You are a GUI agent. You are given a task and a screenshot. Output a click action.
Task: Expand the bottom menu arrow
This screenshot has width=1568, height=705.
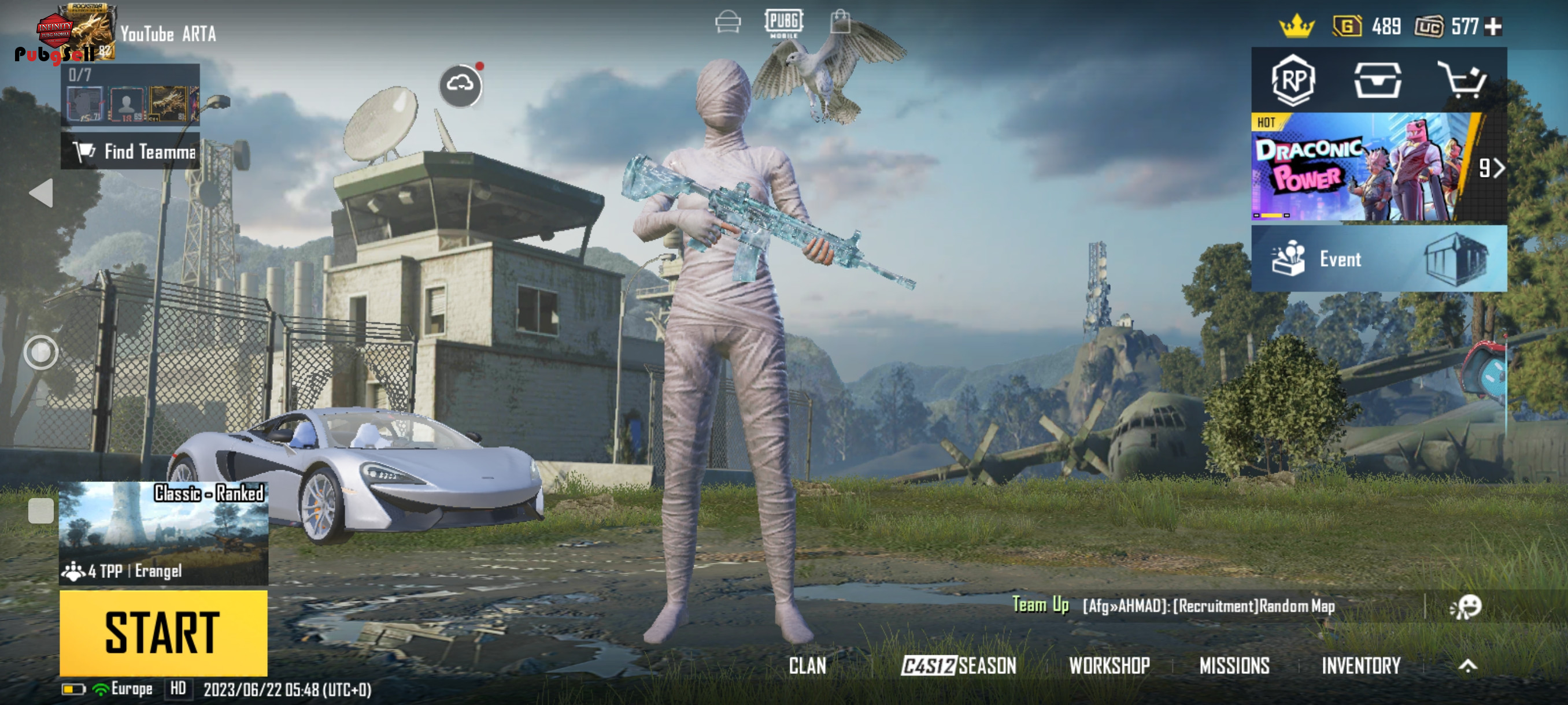pos(1467,666)
